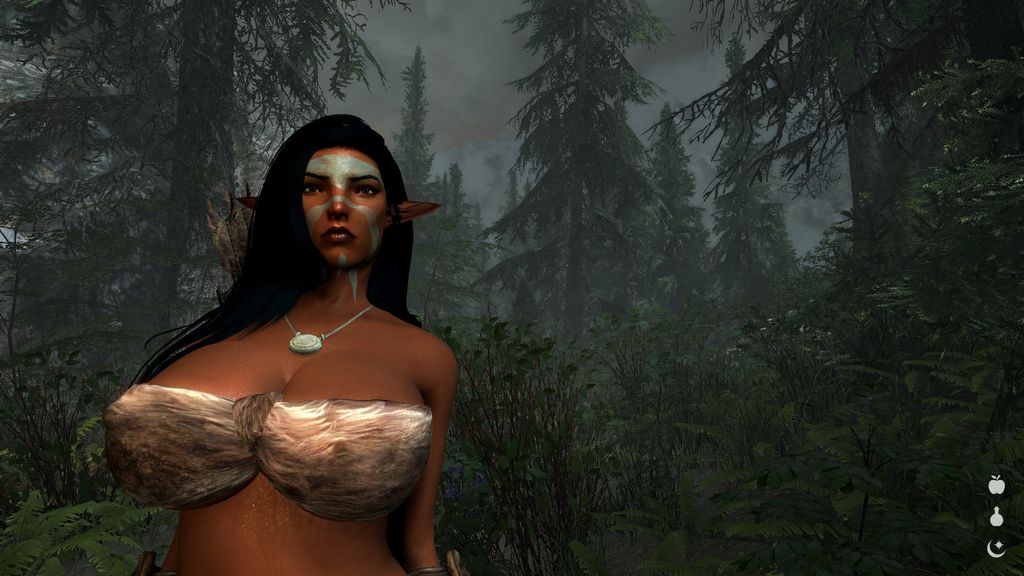Check the crescent moon fatigue icon
Image resolution: width=1024 pixels, height=576 pixels.
[996, 547]
